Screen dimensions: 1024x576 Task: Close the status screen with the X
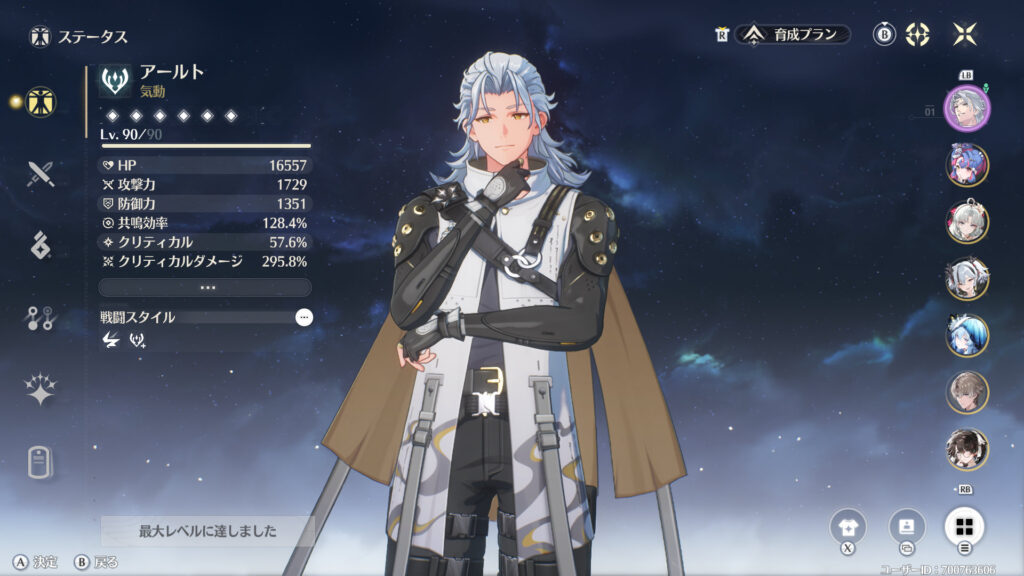point(965,34)
